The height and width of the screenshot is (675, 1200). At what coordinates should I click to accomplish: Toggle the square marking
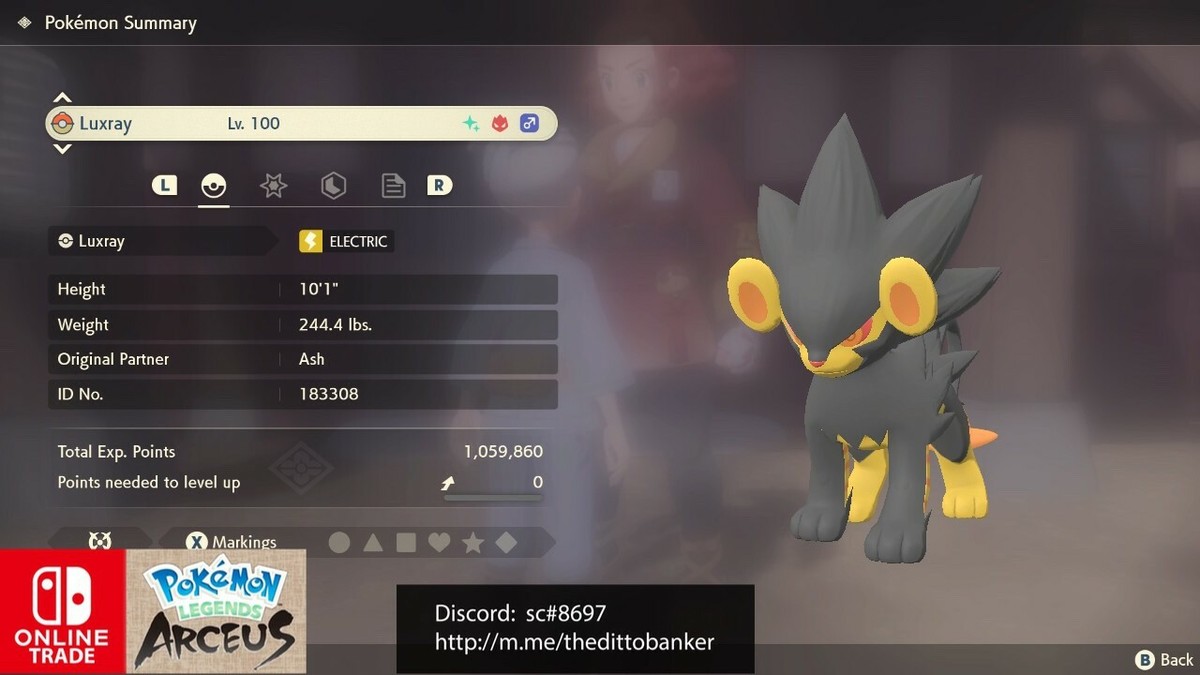click(406, 542)
